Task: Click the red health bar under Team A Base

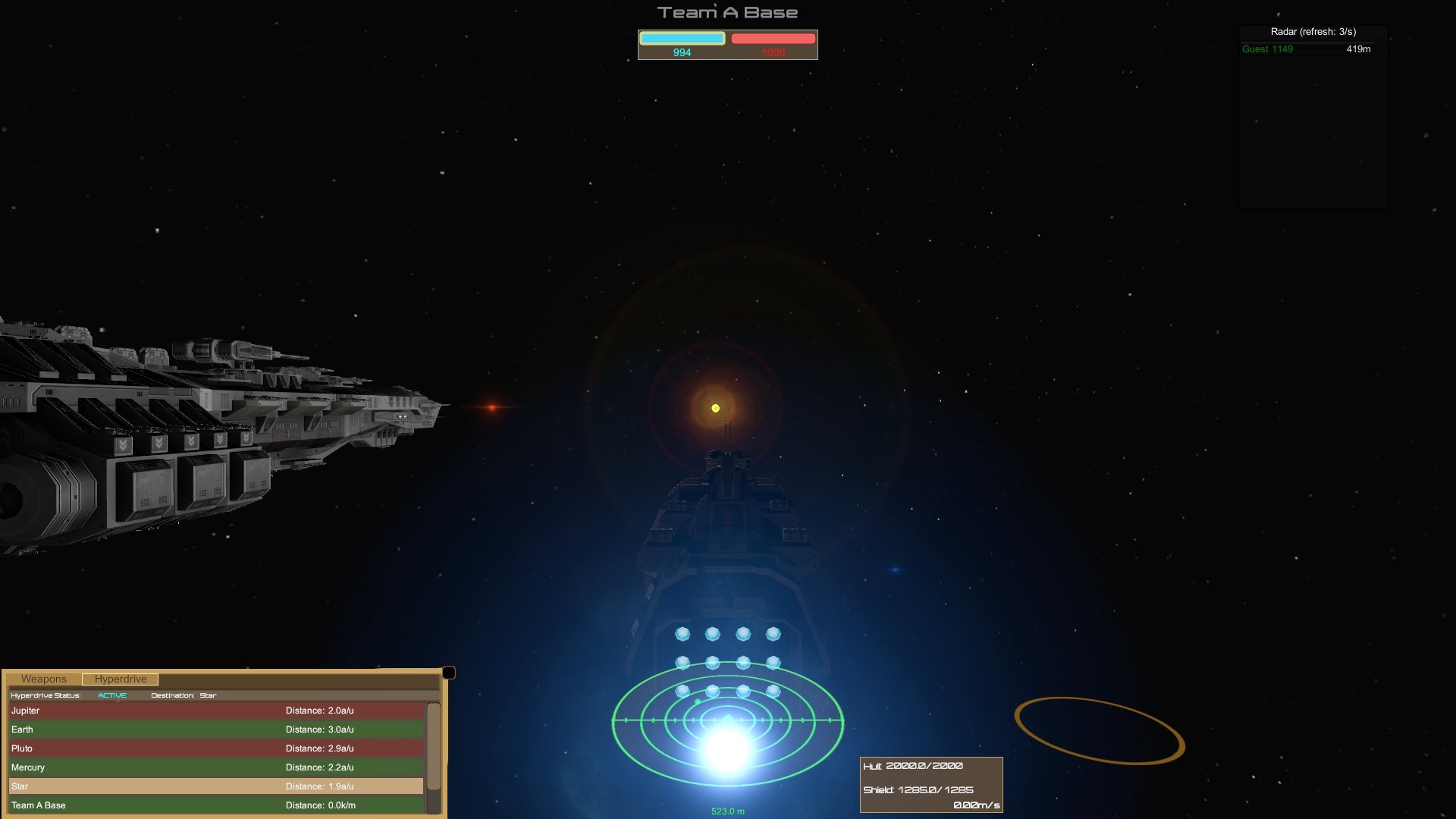Action: [772, 36]
